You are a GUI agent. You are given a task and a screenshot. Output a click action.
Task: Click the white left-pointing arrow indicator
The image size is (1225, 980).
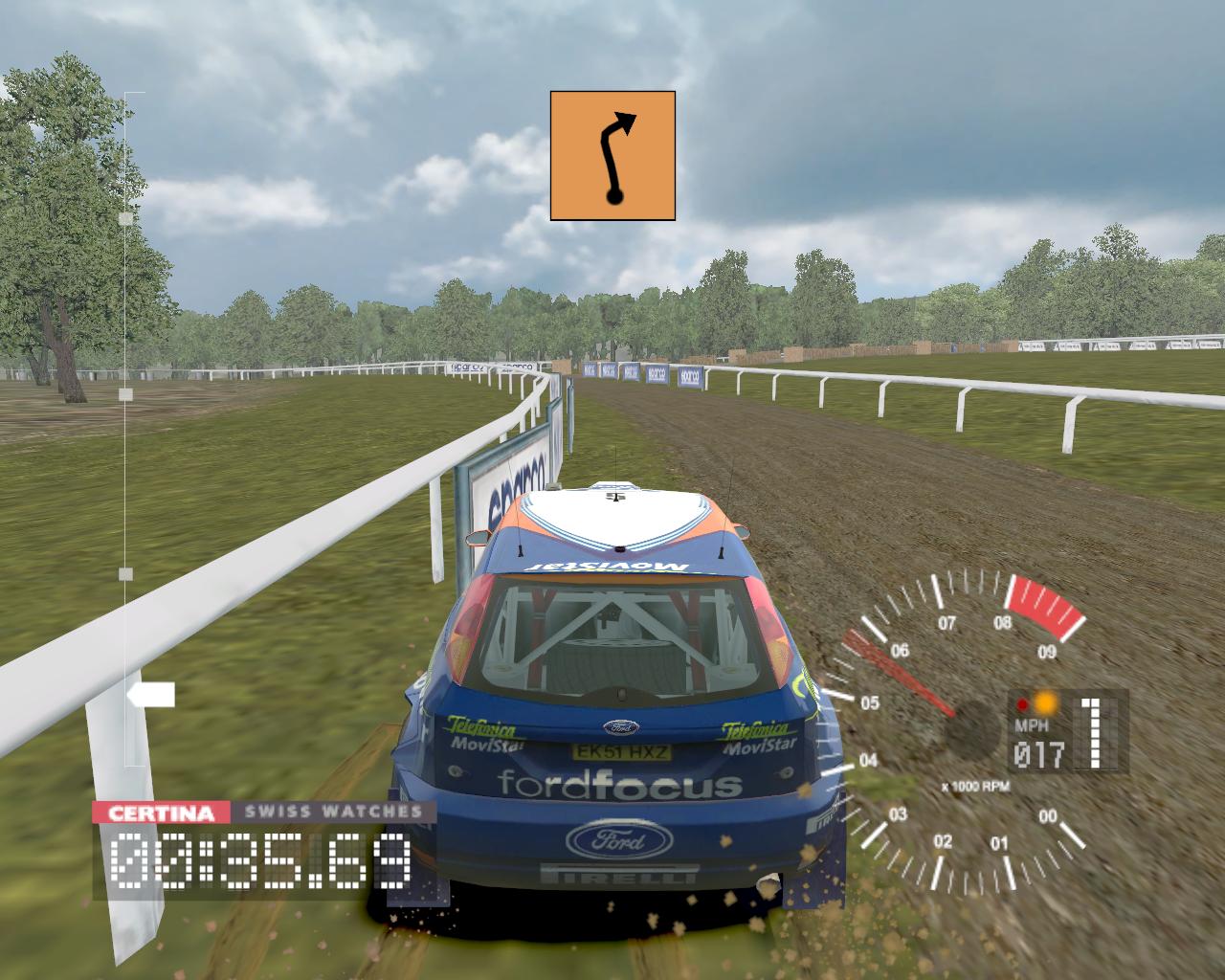153,691
